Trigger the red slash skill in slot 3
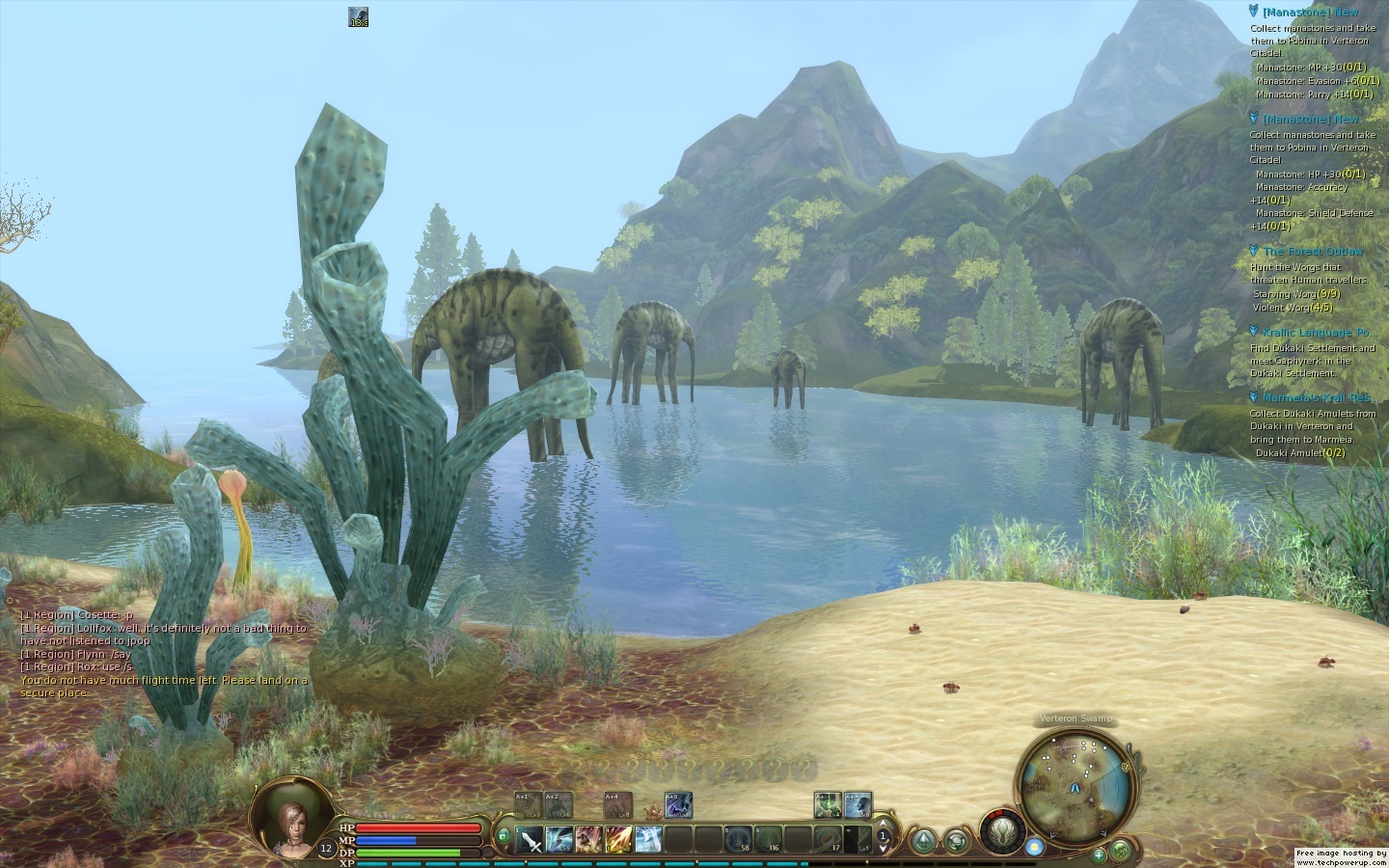The height and width of the screenshot is (868, 1389). [x=589, y=839]
